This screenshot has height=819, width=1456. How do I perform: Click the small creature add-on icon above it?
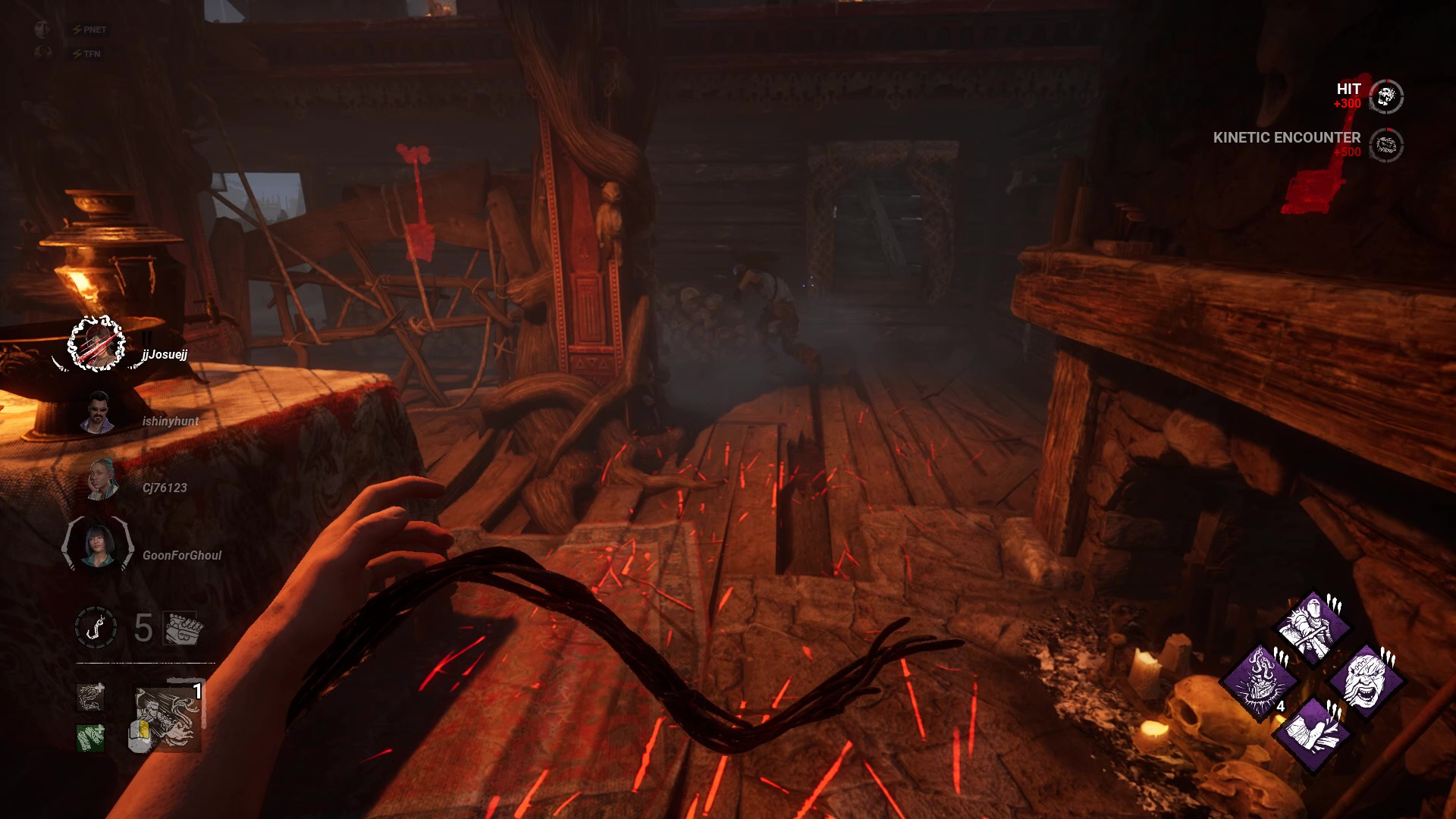[x=89, y=698]
